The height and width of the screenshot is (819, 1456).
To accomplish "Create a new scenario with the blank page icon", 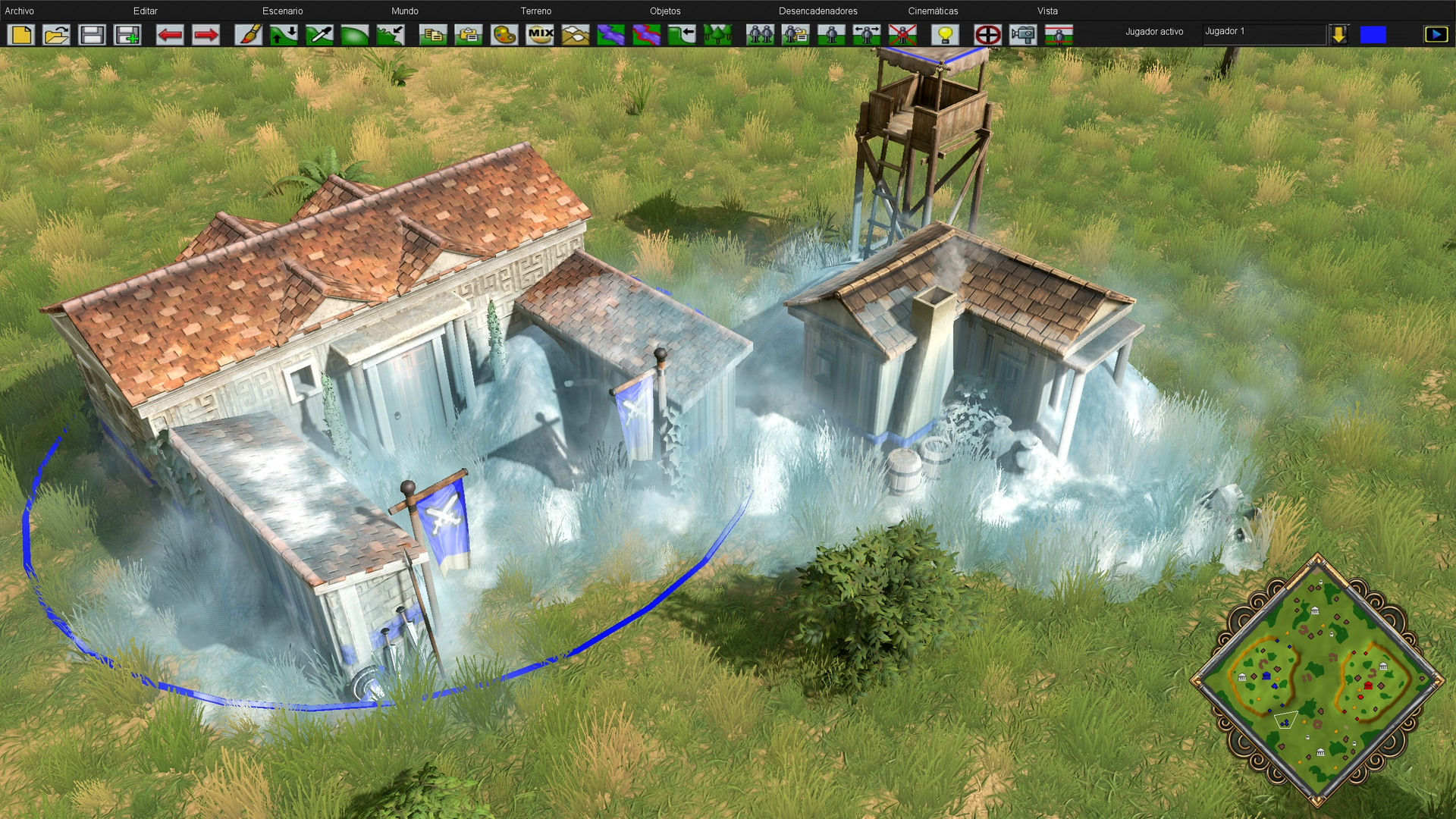I will point(21,35).
